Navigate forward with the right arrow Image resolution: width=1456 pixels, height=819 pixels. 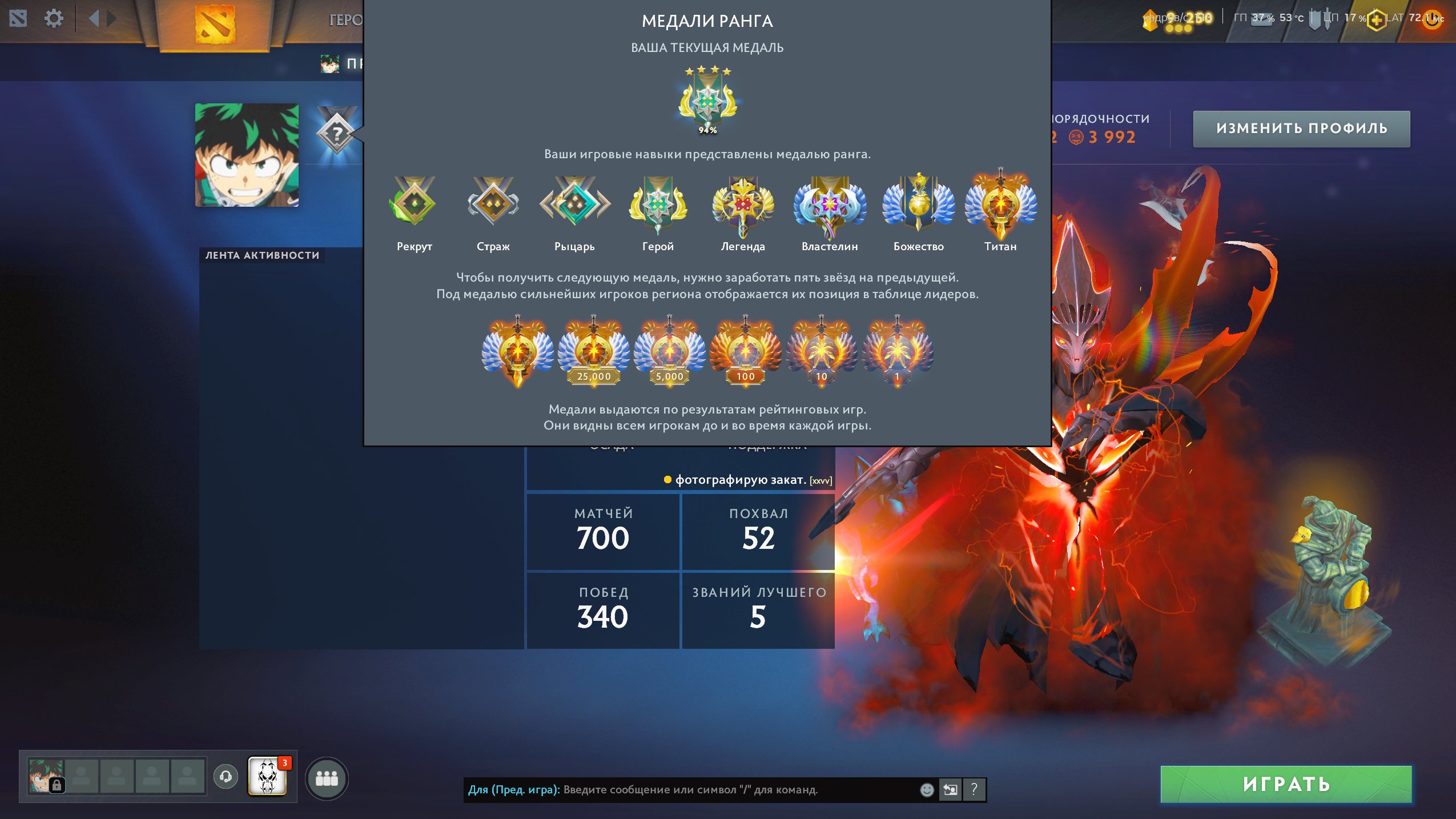coord(112,18)
